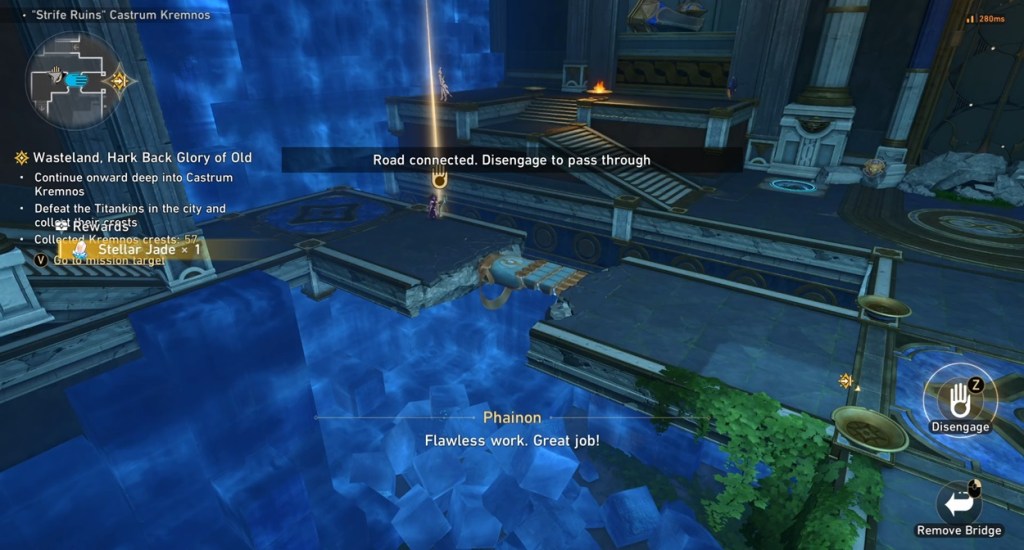Use the Remove Bridge button

click(x=959, y=502)
